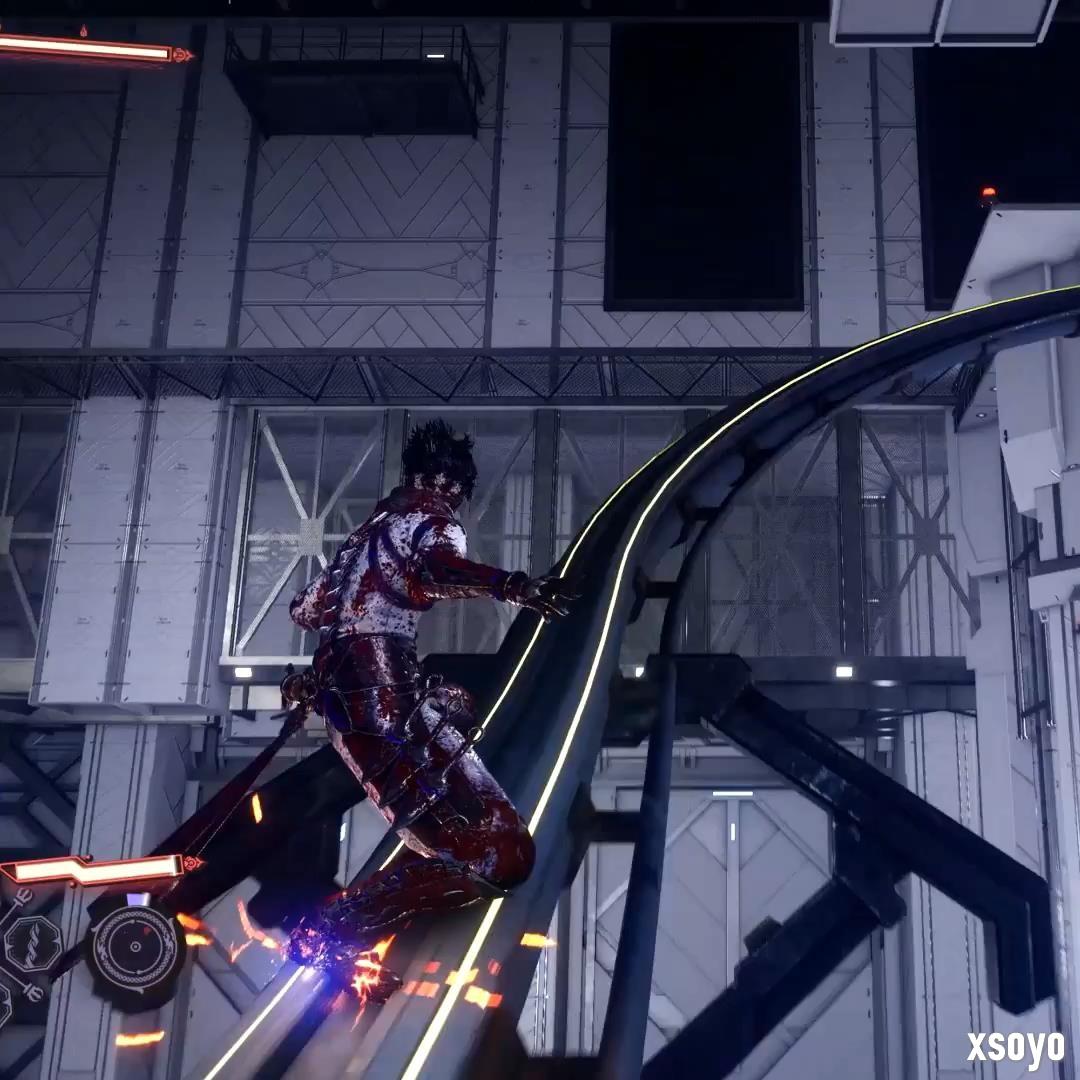Select the circular ring gauge icon

click(x=135, y=949)
